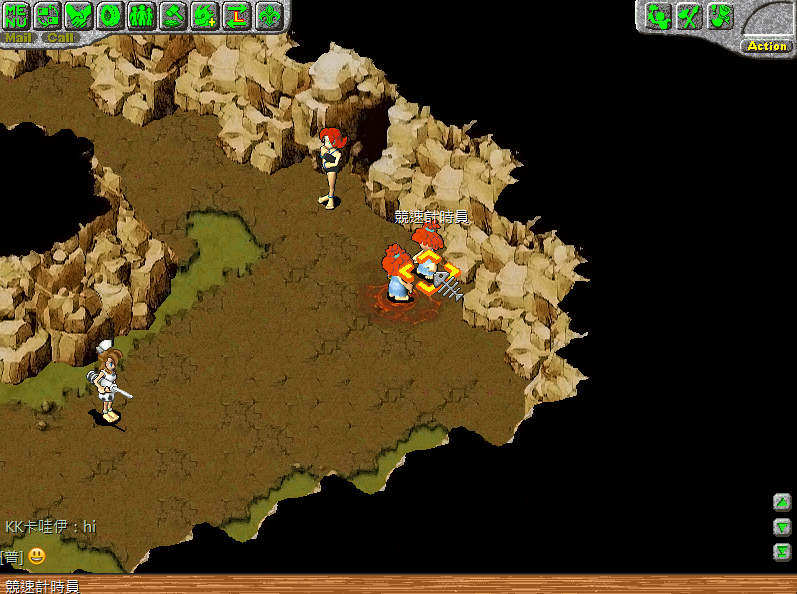Open the fleur-de-lis emblem icon
Viewport: 797px width, 594px height.
[x=268, y=15]
